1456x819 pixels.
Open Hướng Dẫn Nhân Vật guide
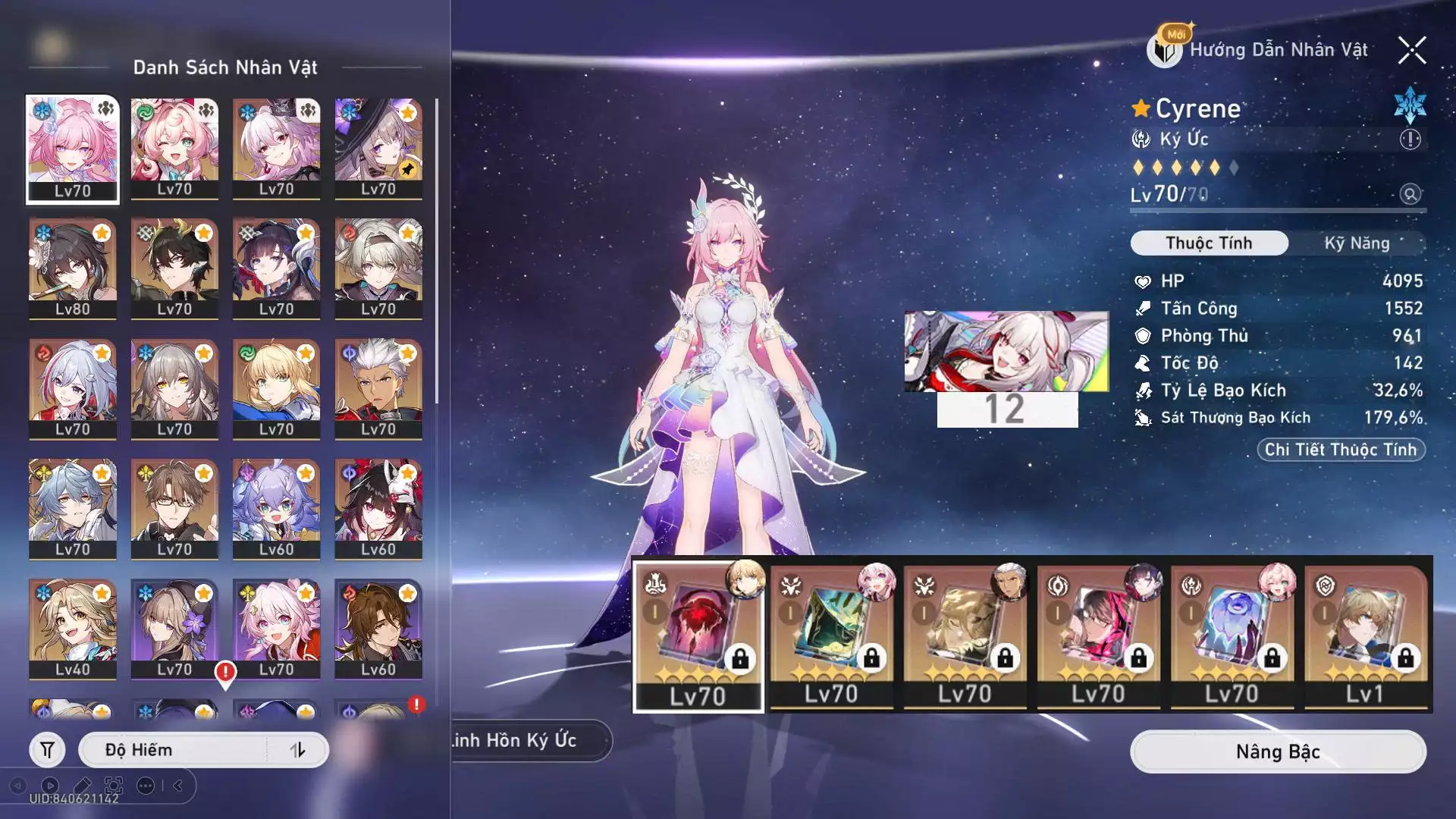point(1262,50)
